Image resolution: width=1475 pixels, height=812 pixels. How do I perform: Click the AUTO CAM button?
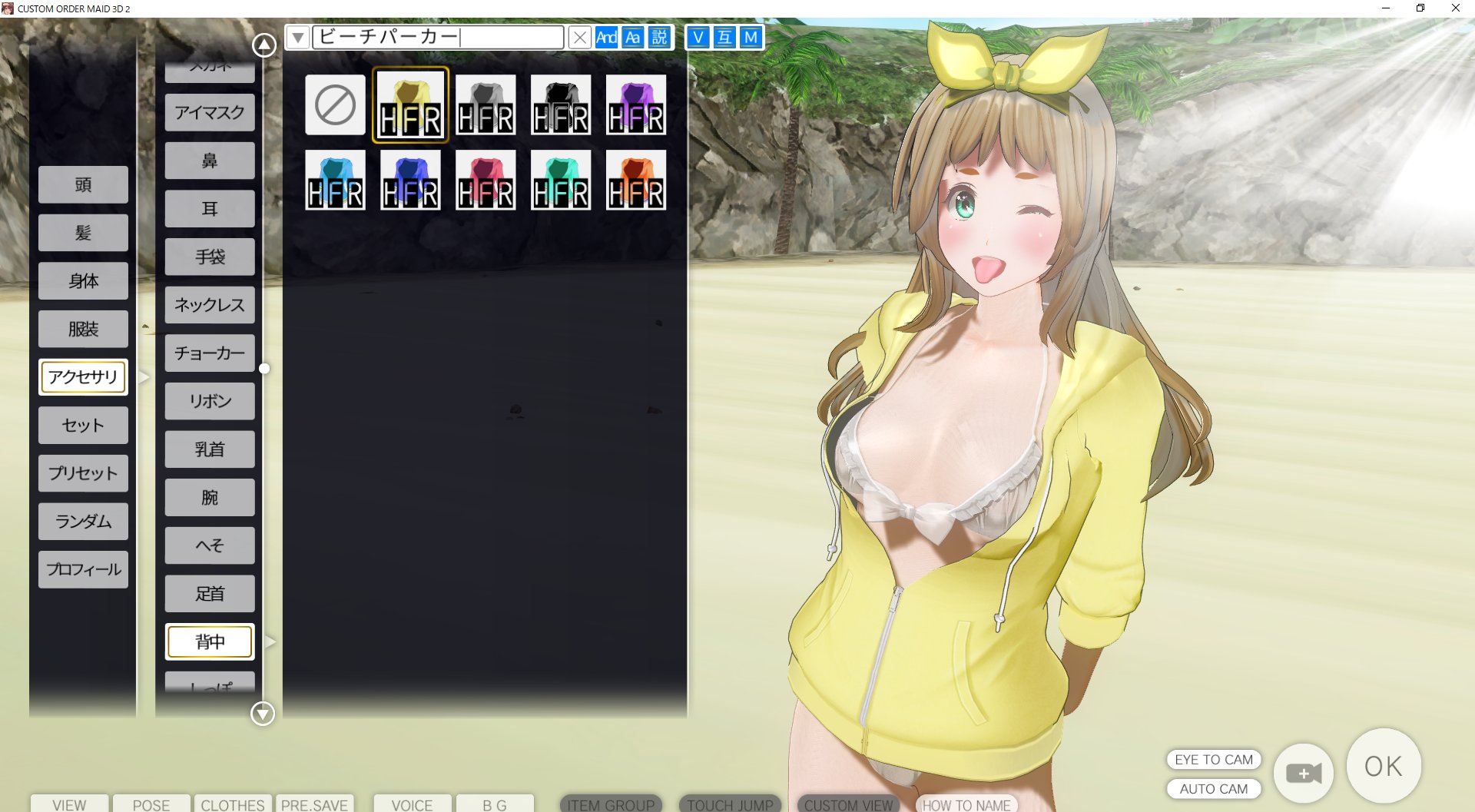click(x=1212, y=788)
